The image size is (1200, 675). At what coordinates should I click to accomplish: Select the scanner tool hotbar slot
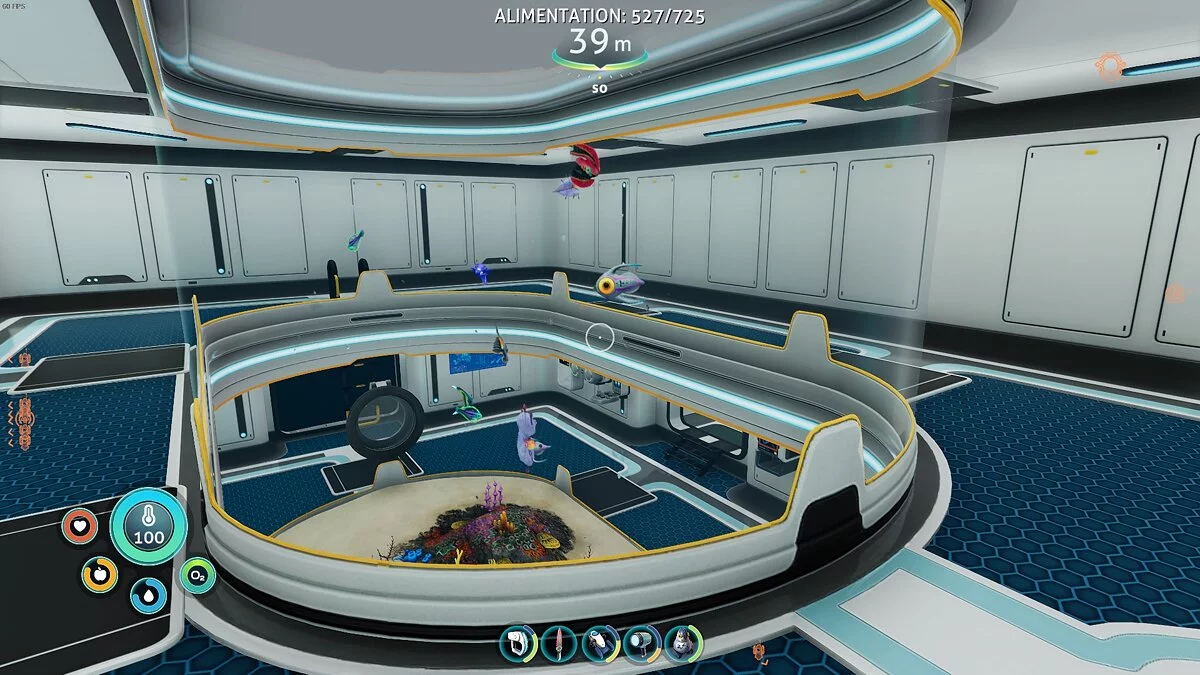[x=516, y=643]
